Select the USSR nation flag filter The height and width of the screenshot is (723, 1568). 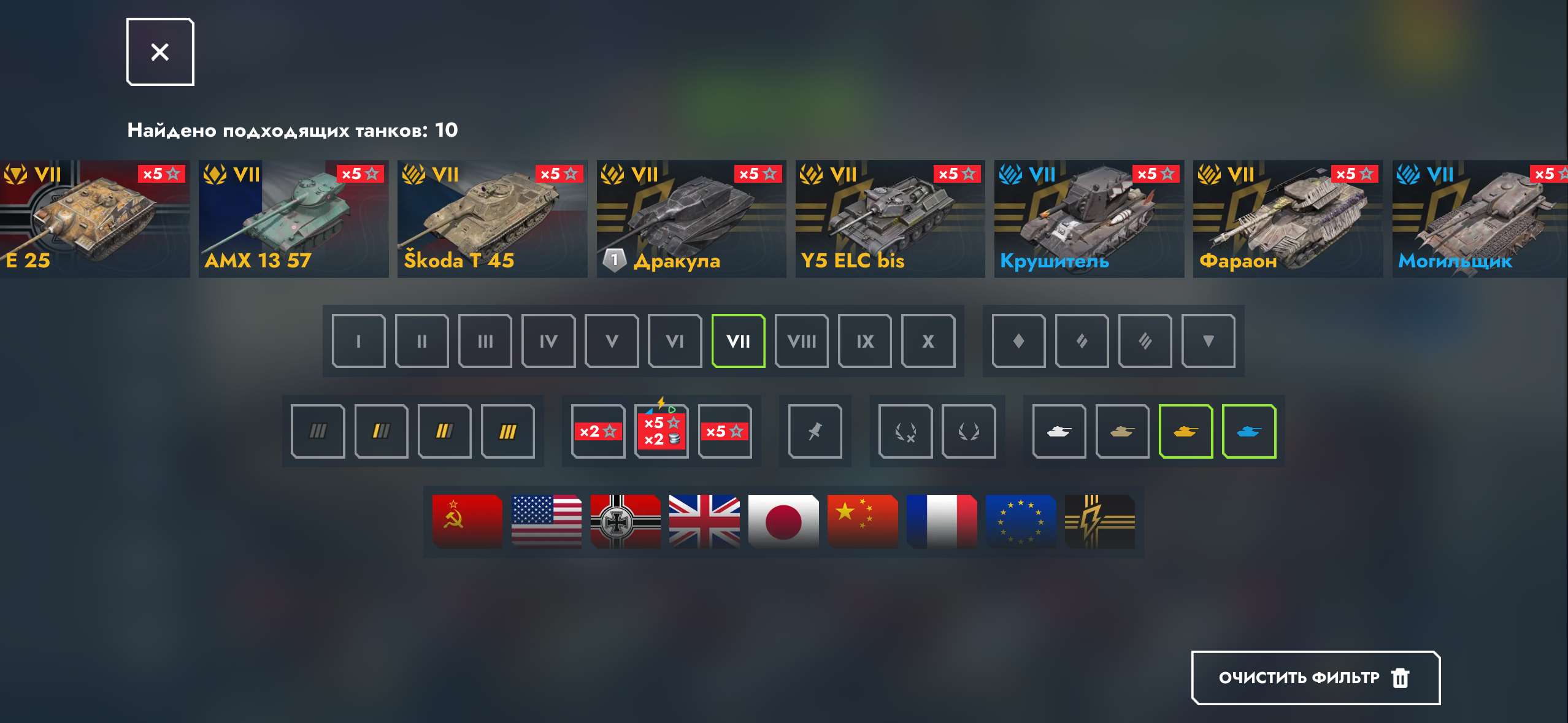466,521
